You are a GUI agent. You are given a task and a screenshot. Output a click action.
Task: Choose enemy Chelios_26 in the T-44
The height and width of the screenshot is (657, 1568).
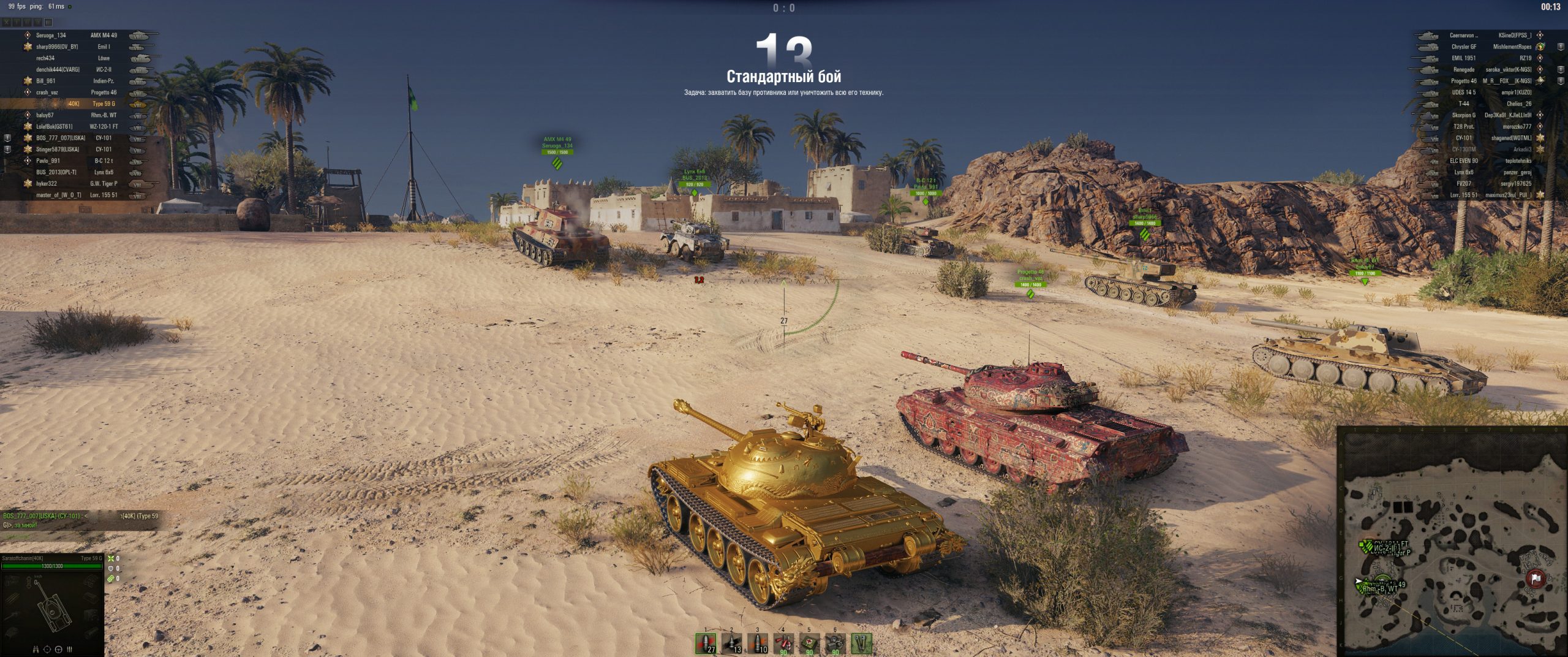(x=1518, y=104)
